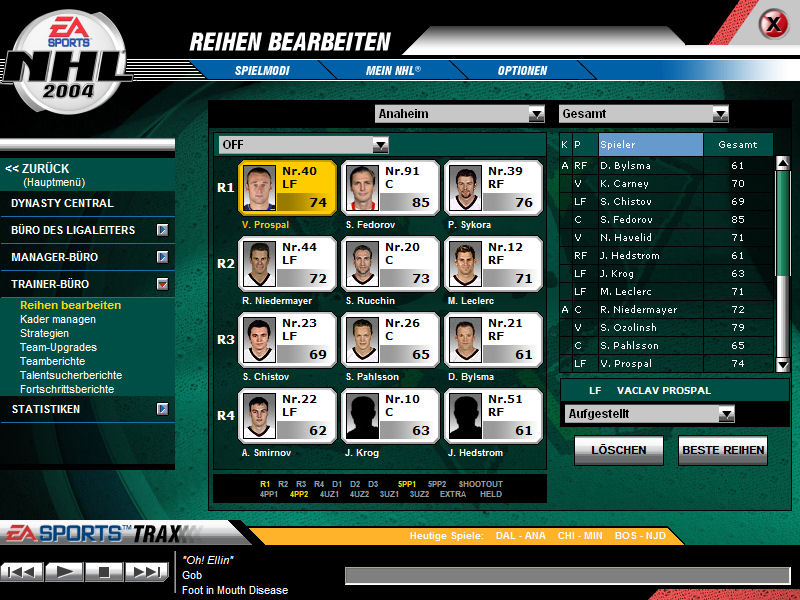Switch to the D1 line tab
This screenshot has width=800, height=600.
tap(335, 484)
